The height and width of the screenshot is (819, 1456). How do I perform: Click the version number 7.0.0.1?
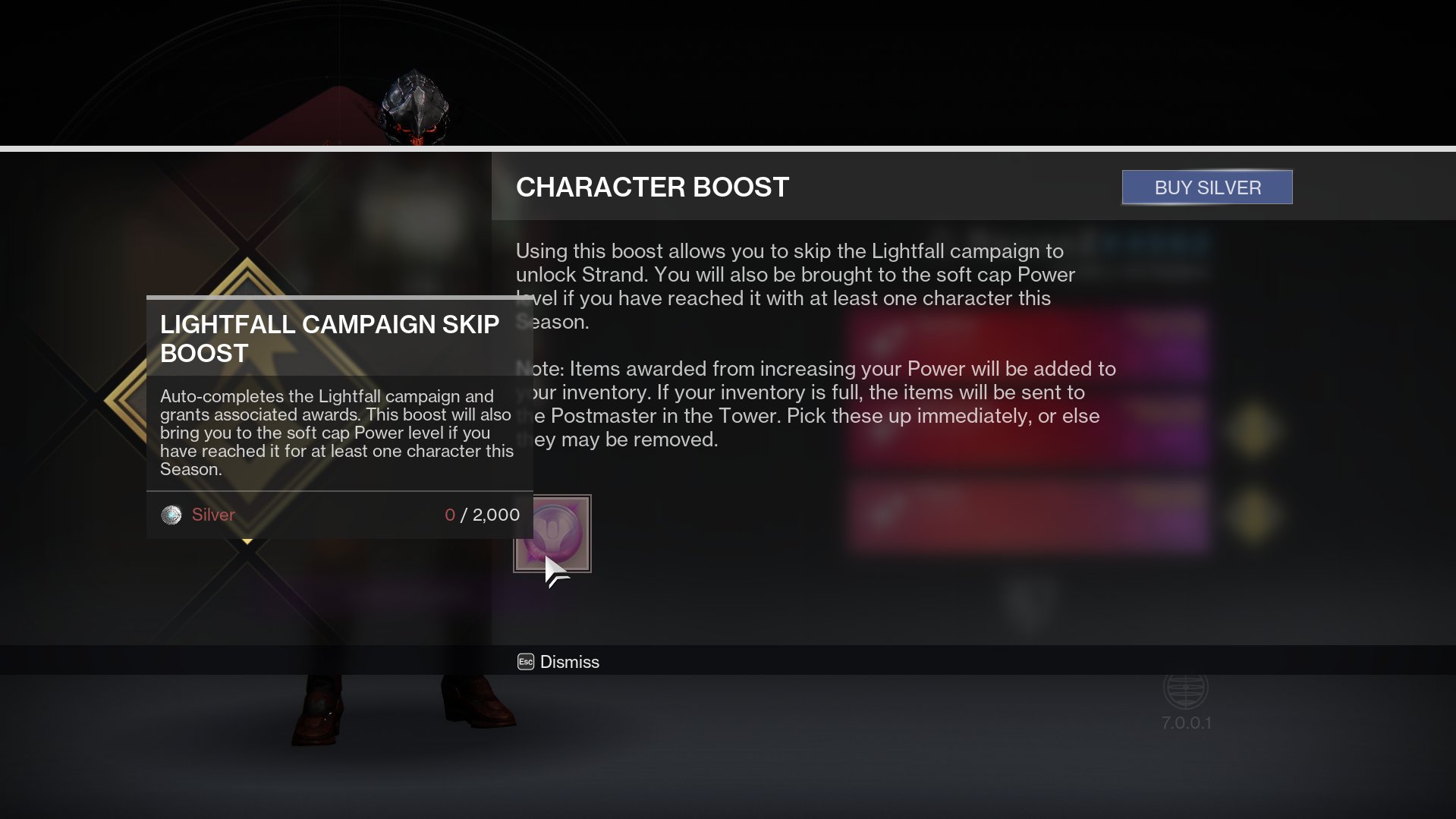(x=1186, y=723)
